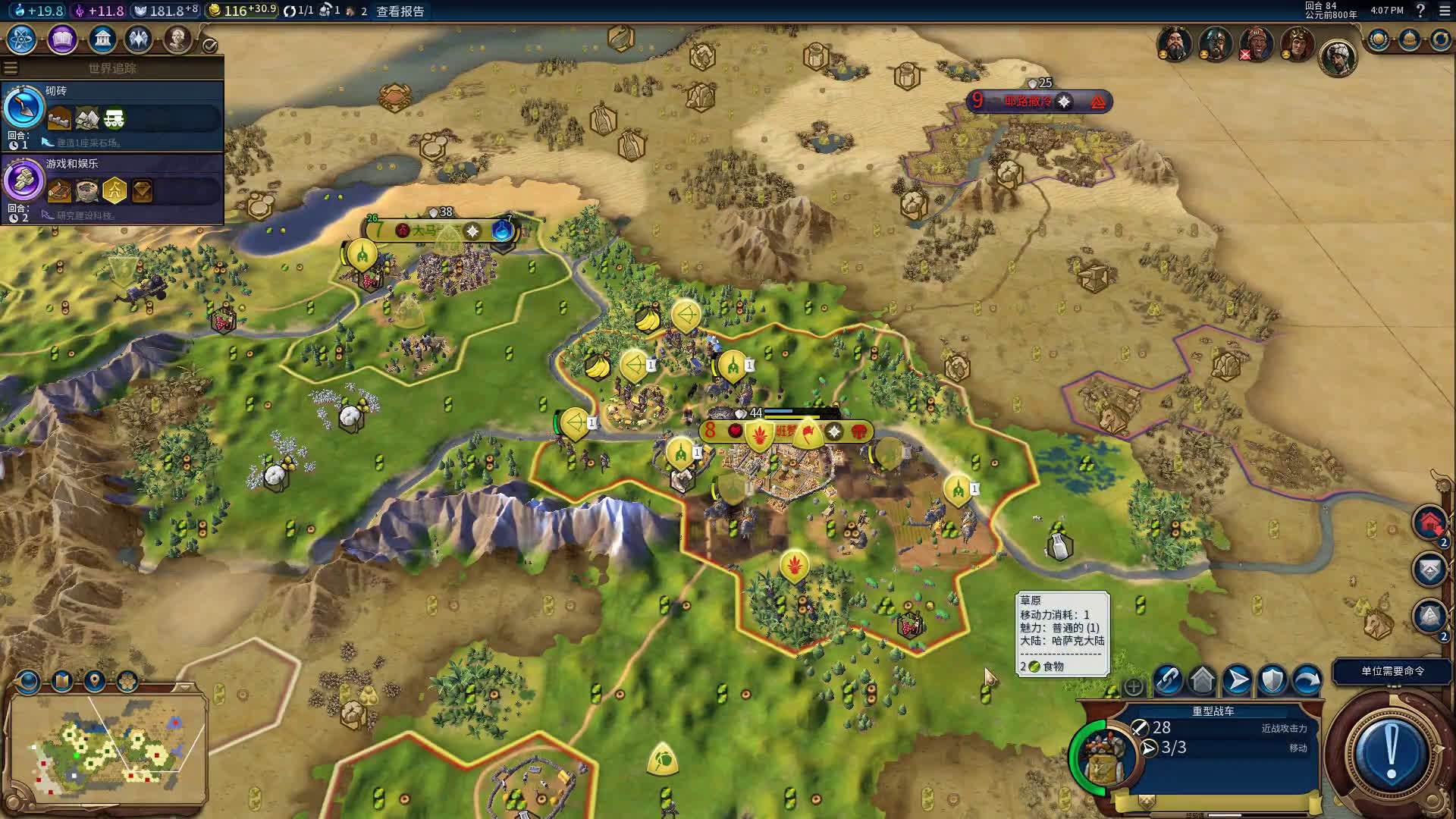Screen dimensions: 1456x819
Task: View the government building icon
Action: pos(102,39)
